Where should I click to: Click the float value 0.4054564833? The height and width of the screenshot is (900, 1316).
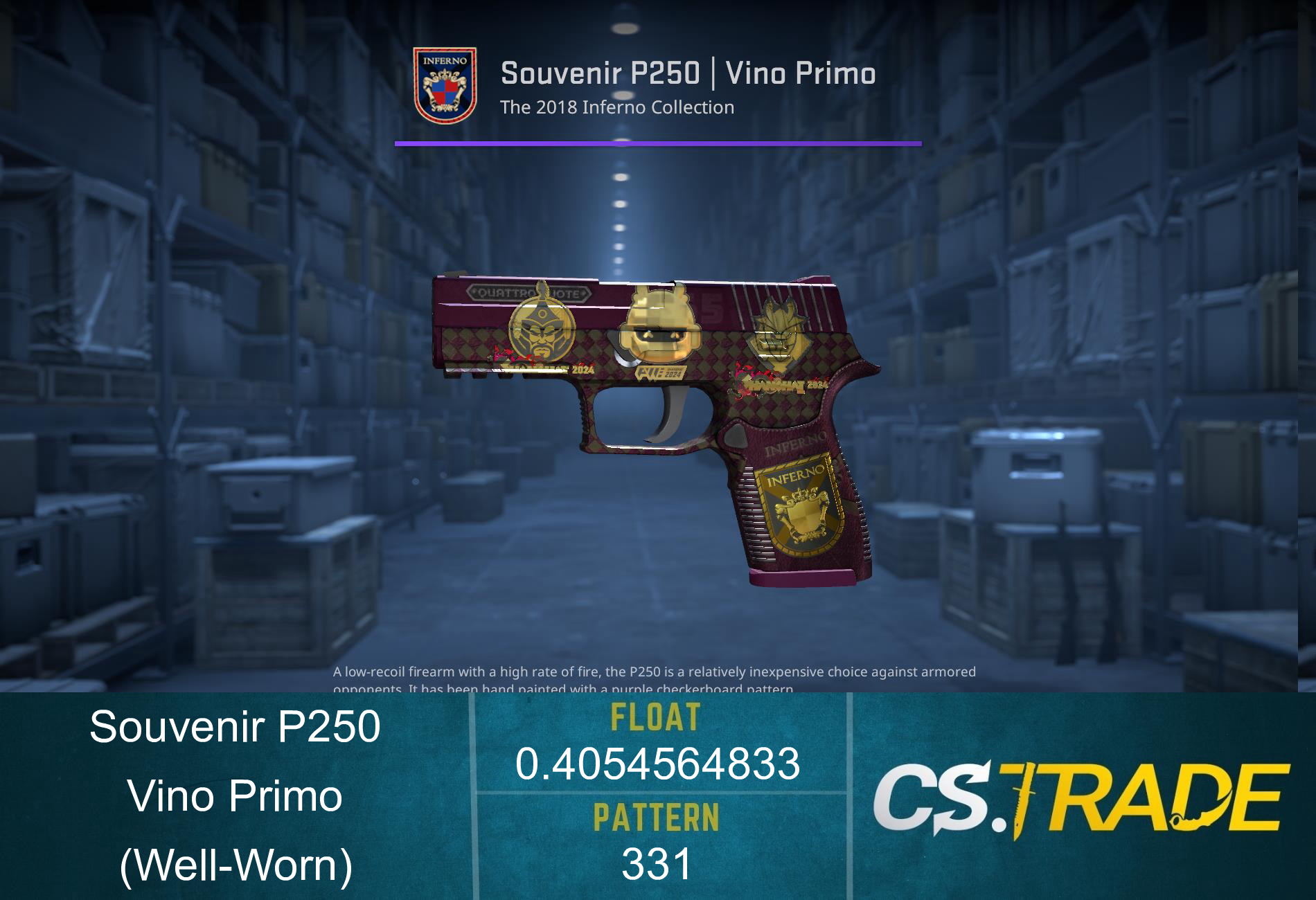coord(661,765)
